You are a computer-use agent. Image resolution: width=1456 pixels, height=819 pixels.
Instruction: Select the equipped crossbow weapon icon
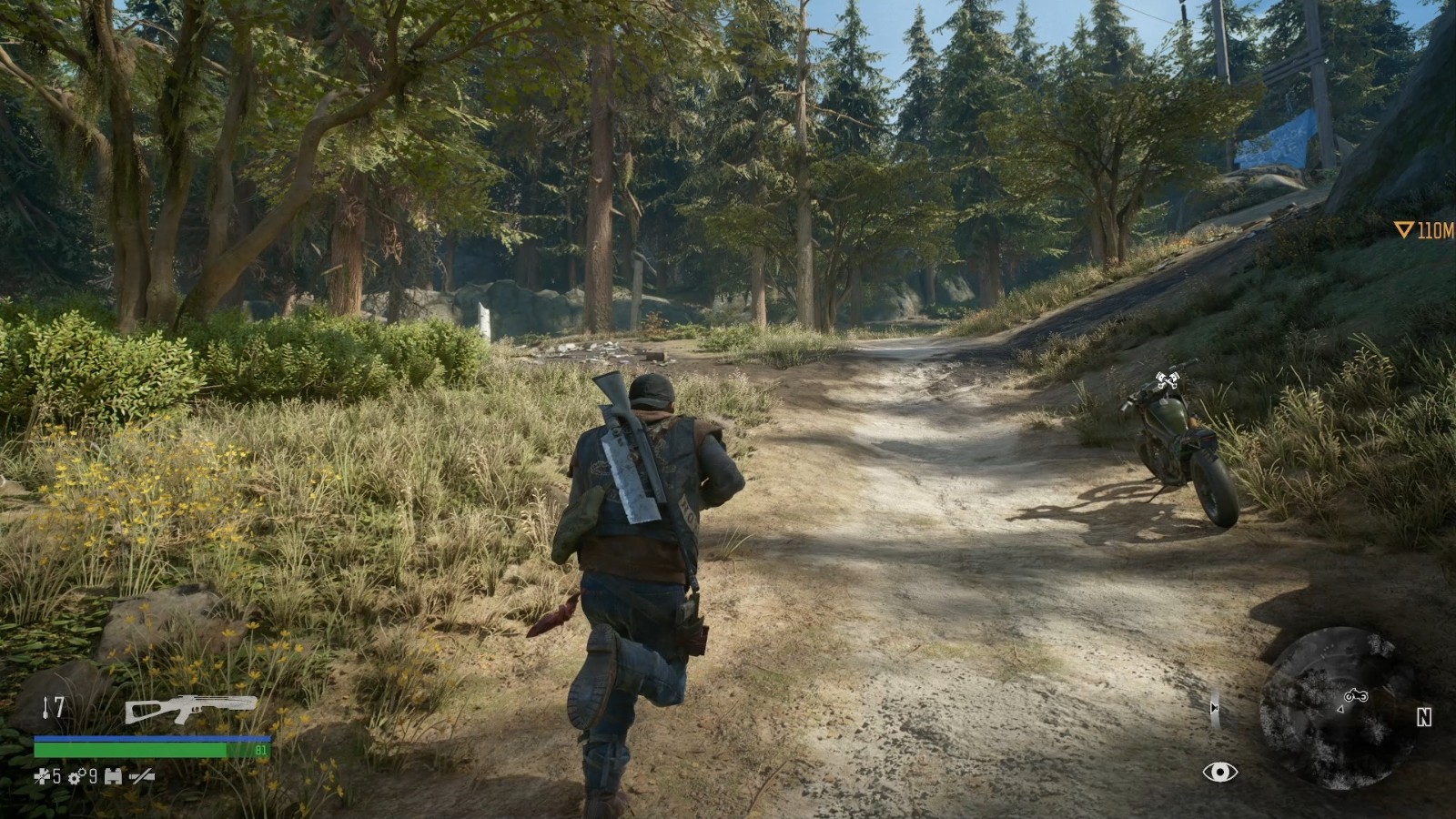pyautogui.click(x=190, y=708)
